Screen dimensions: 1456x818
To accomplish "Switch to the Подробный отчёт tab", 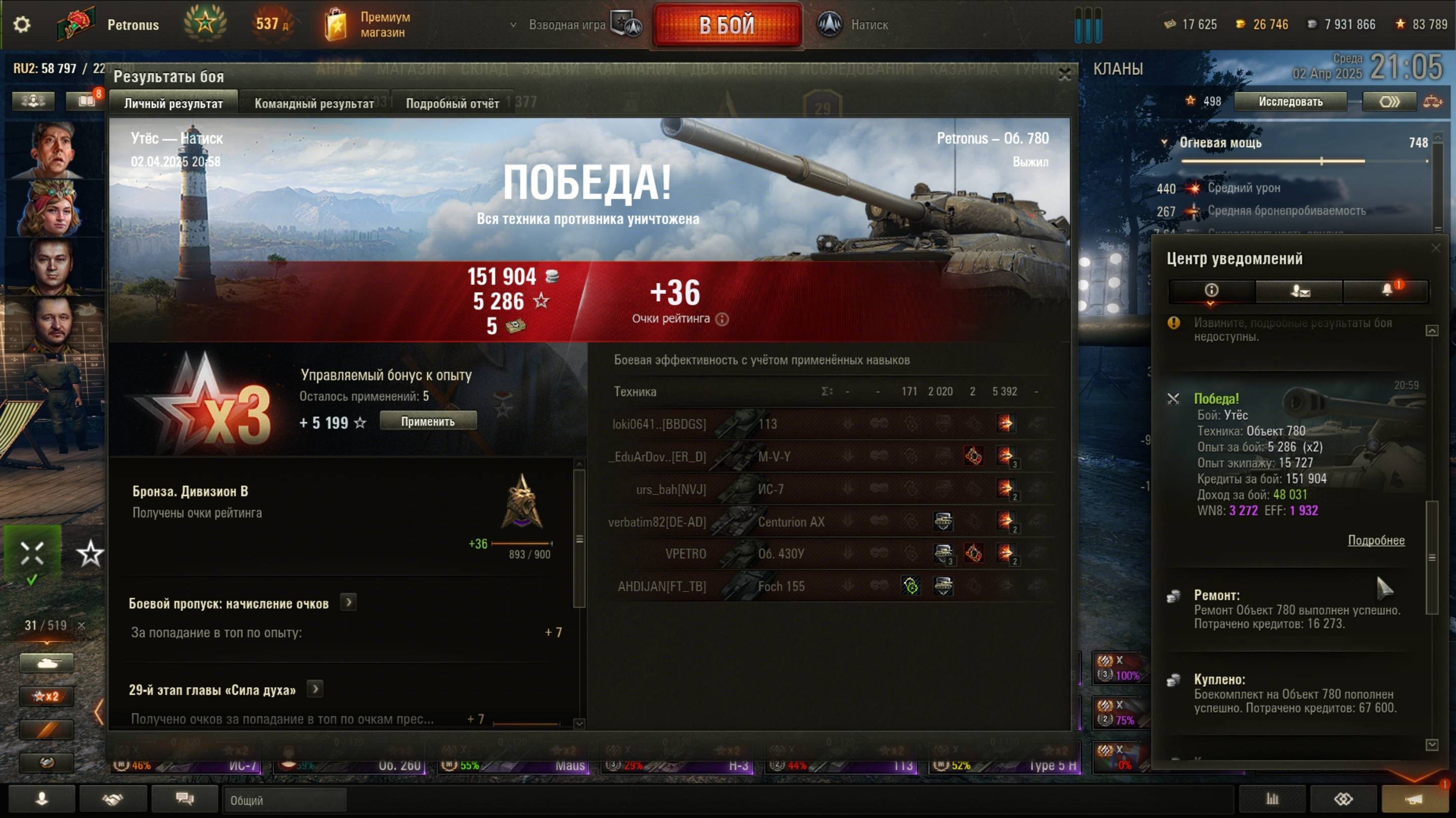I will tap(452, 104).
